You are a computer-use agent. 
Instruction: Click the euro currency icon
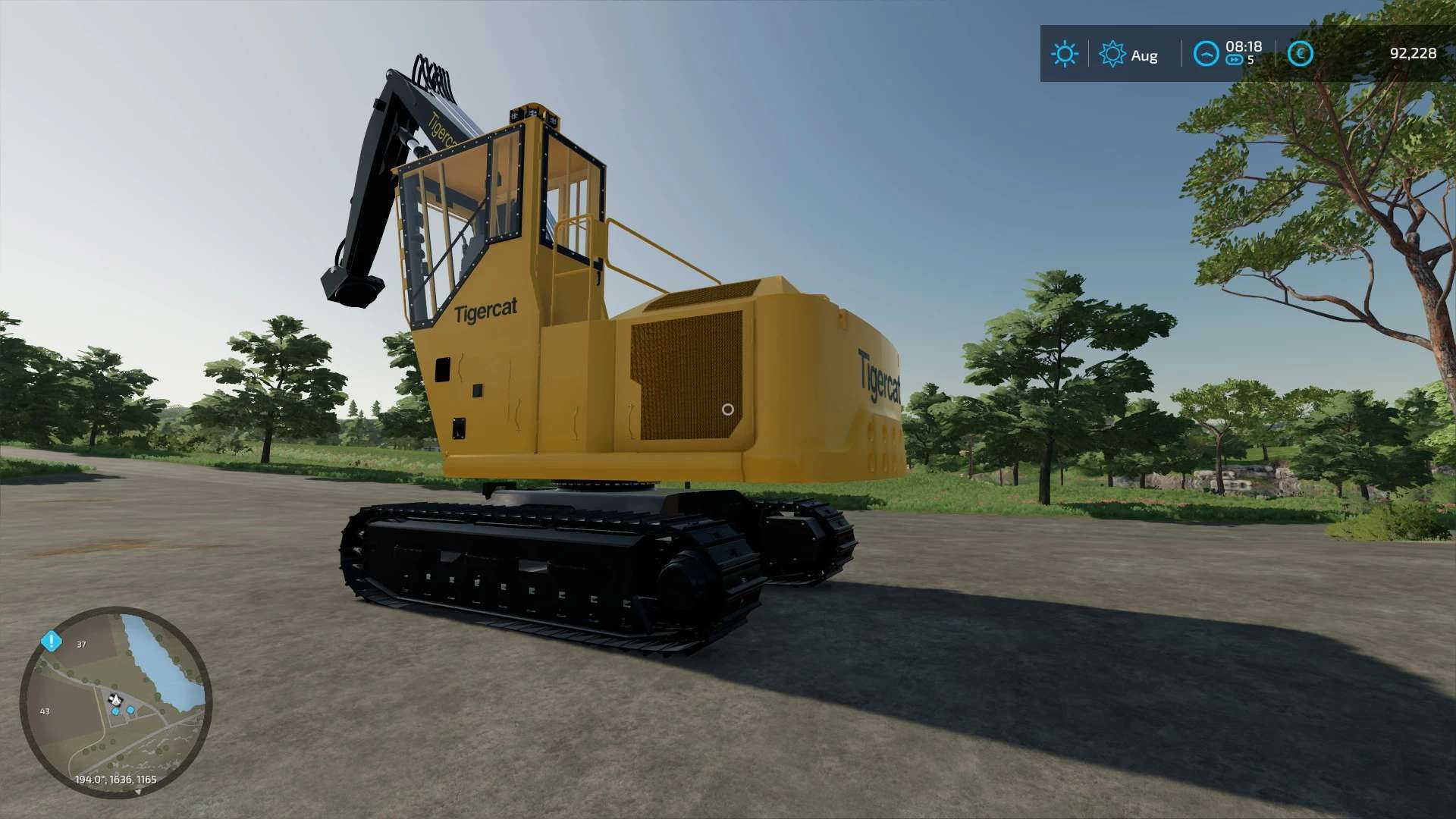pyautogui.click(x=1301, y=53)
